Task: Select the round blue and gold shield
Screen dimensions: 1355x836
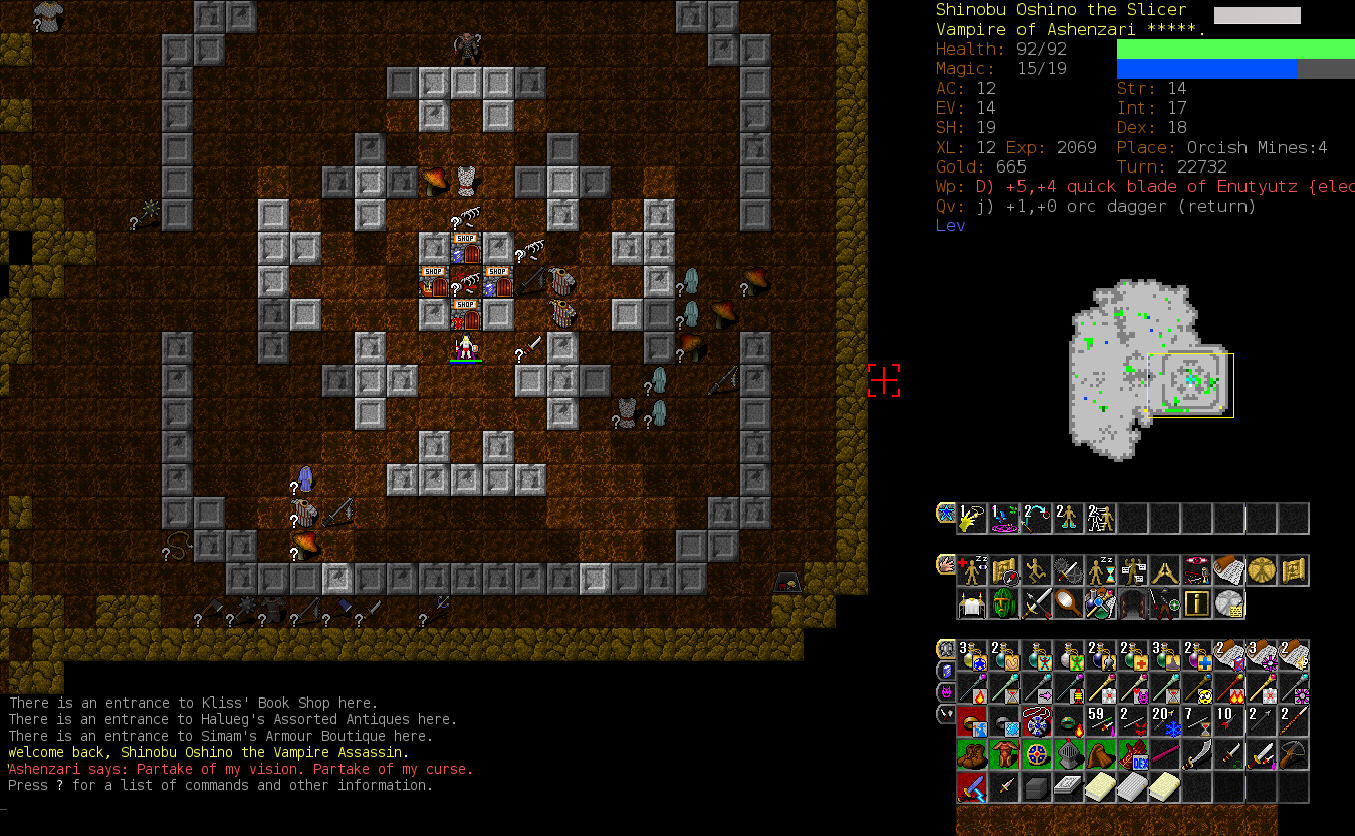Action: pyautogui.click(x=1036, y=755)
